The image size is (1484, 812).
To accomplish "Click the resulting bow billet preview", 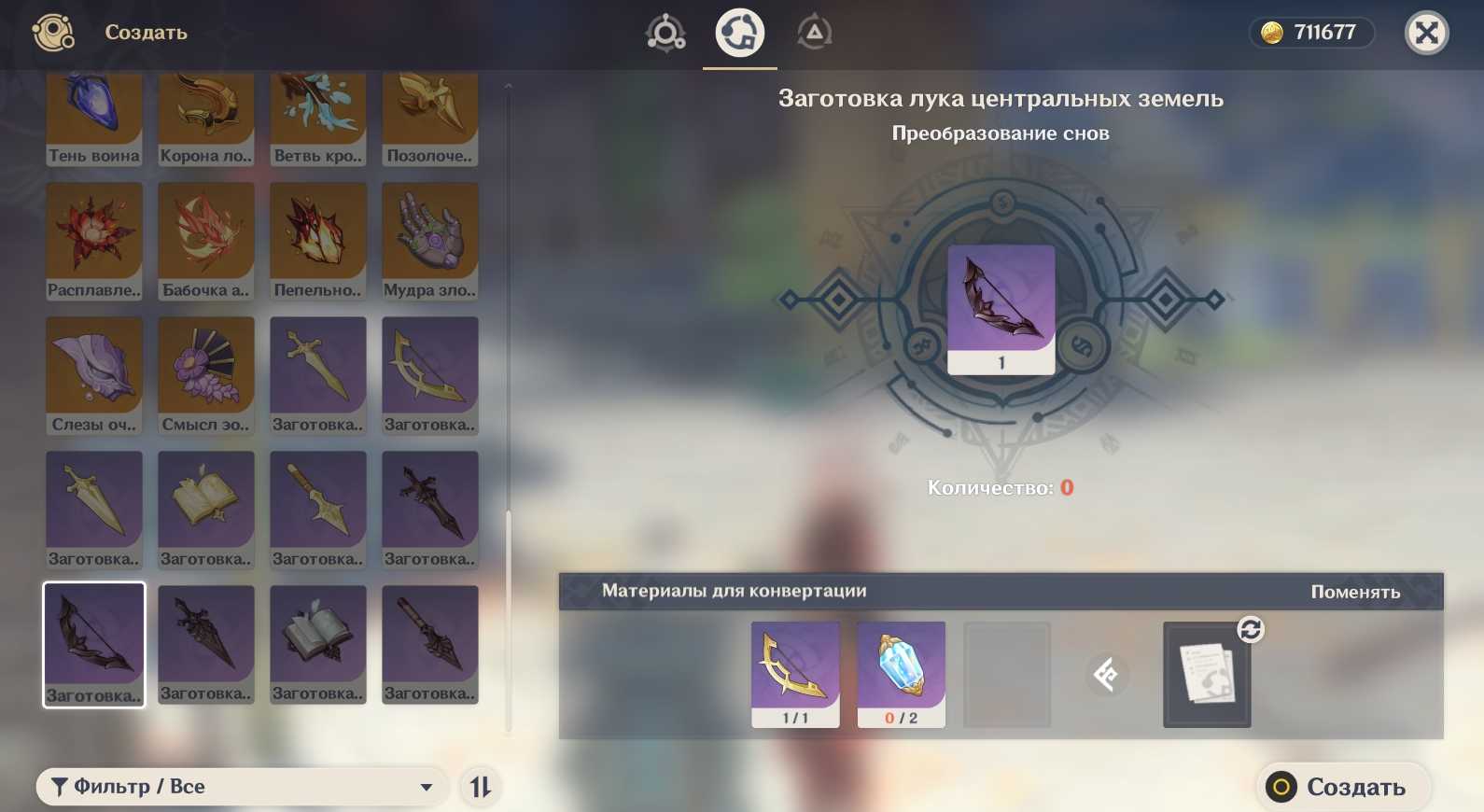I will [1001, 309].
